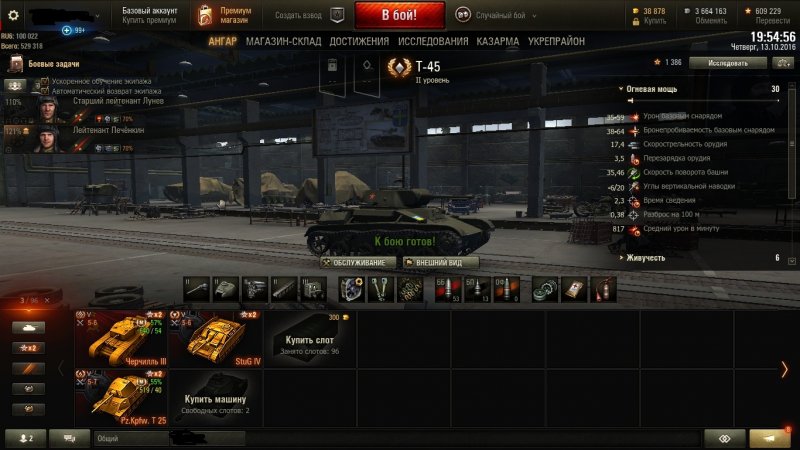Go to the Исследования tab
800x450 pixels.
(432, 42)
